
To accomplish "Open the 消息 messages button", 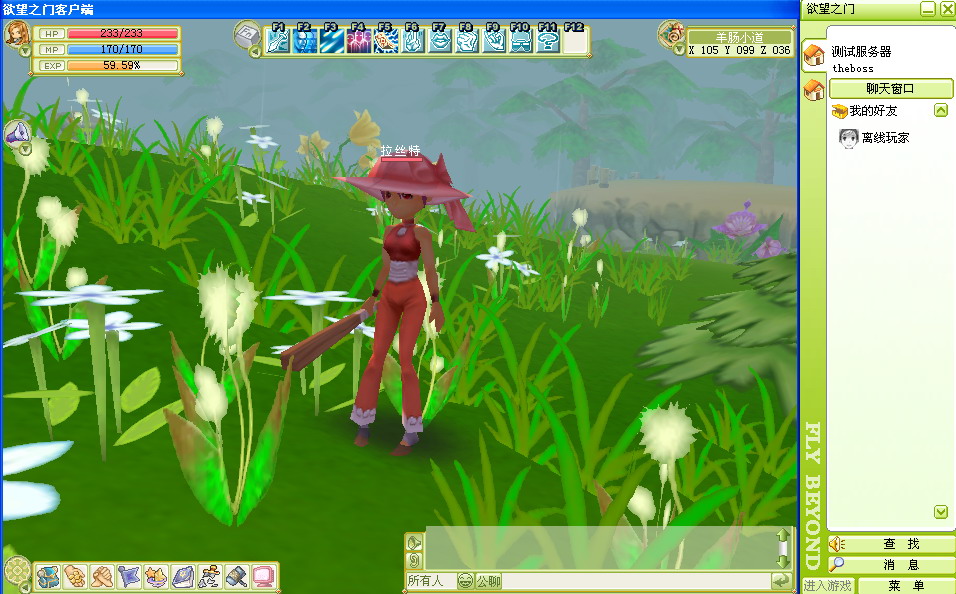I will [900, 565].
